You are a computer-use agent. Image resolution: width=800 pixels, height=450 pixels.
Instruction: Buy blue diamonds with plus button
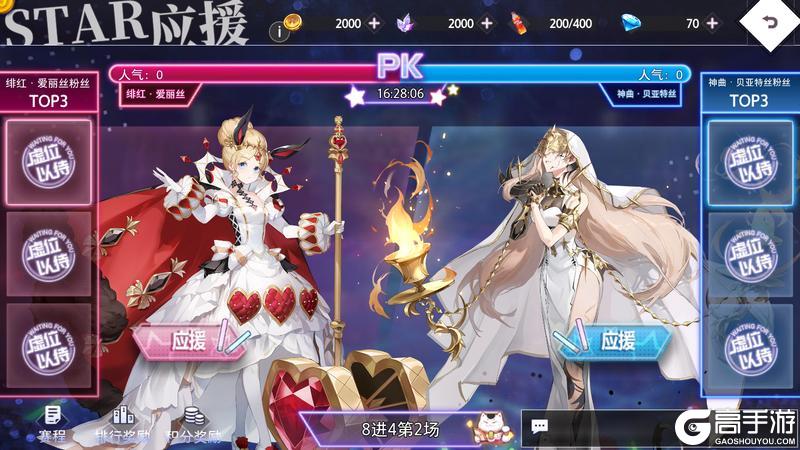click(712, 23)
